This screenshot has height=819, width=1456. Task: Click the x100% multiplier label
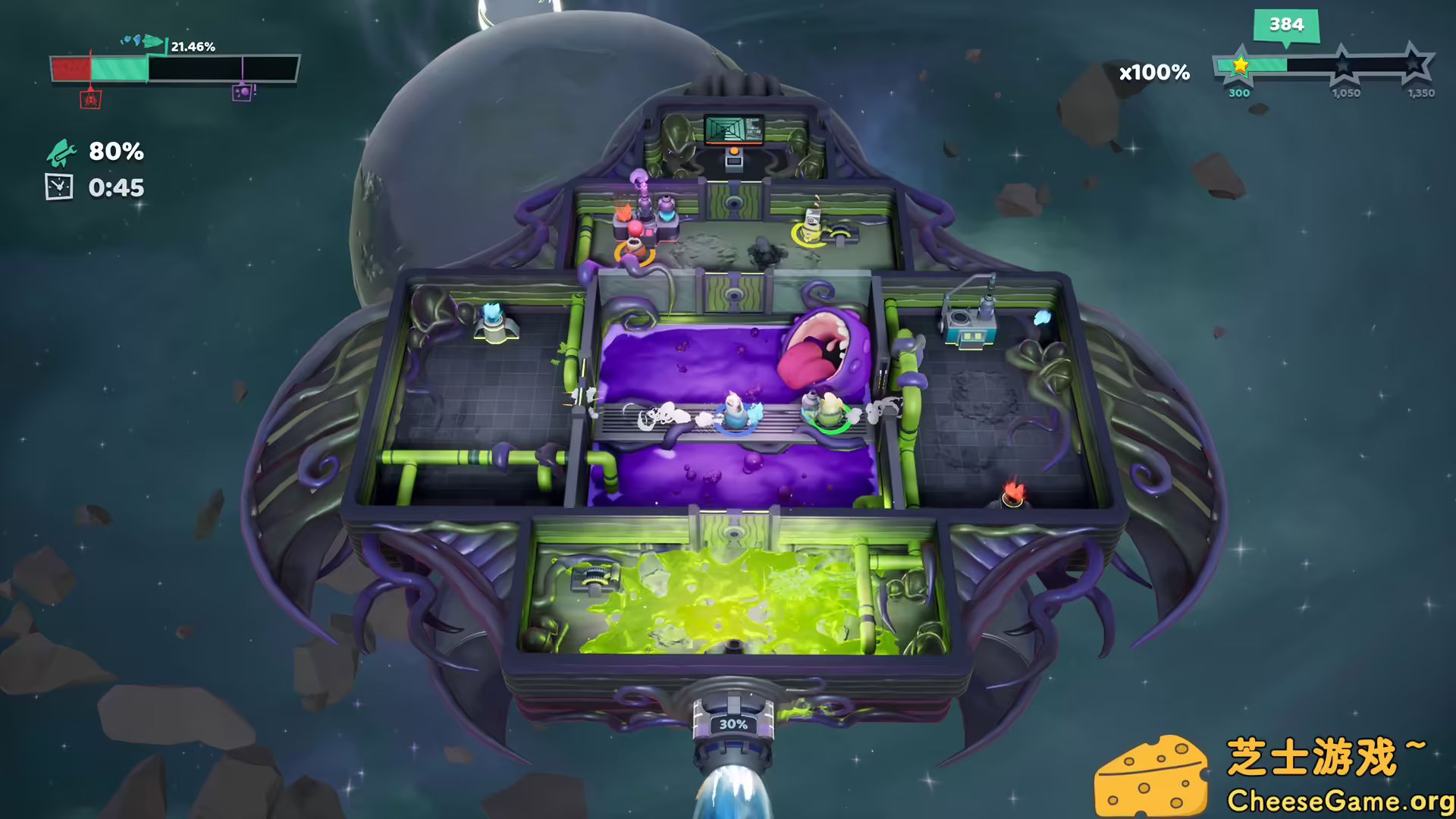pos(1153,73)
